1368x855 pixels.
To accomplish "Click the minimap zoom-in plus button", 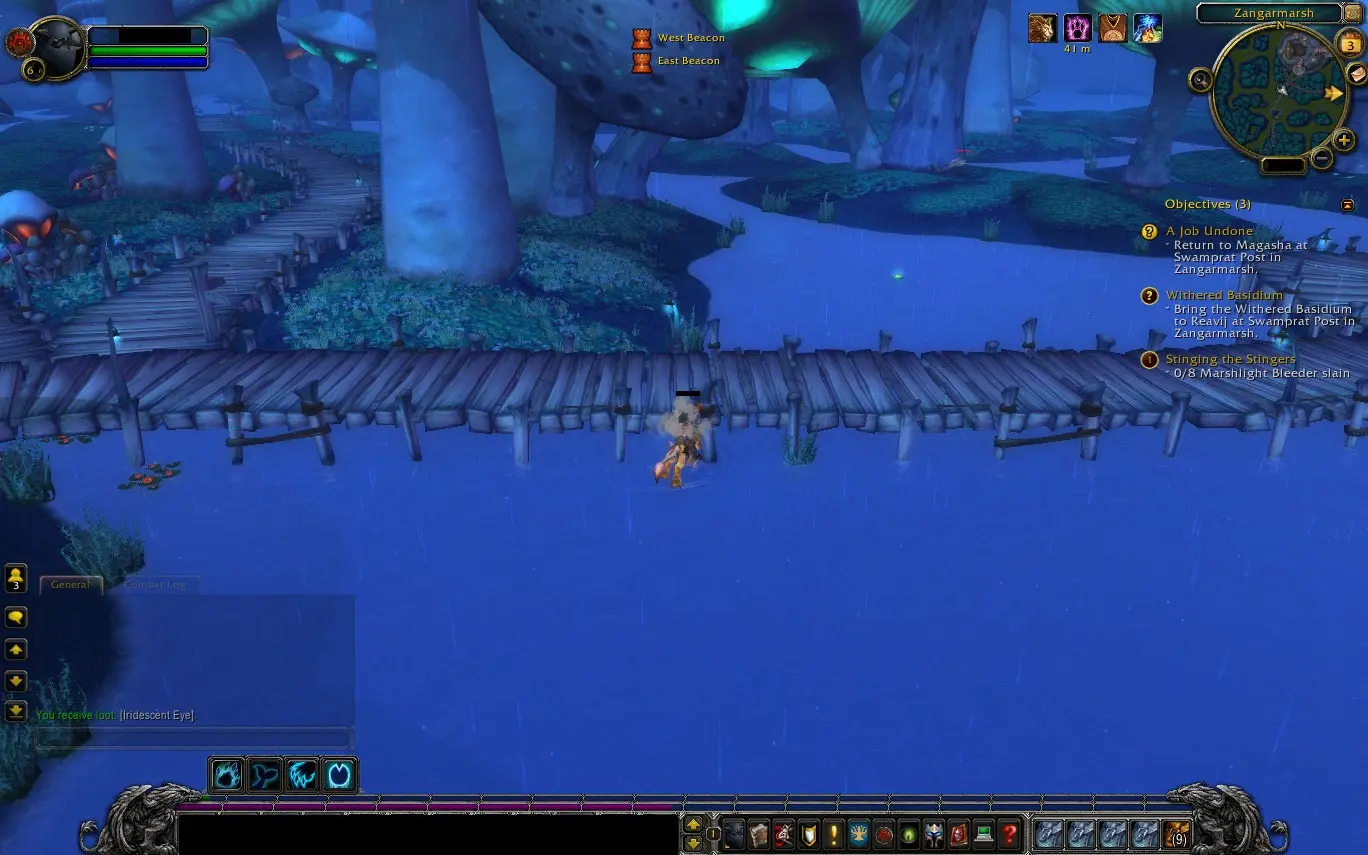I will point(1344,141).
